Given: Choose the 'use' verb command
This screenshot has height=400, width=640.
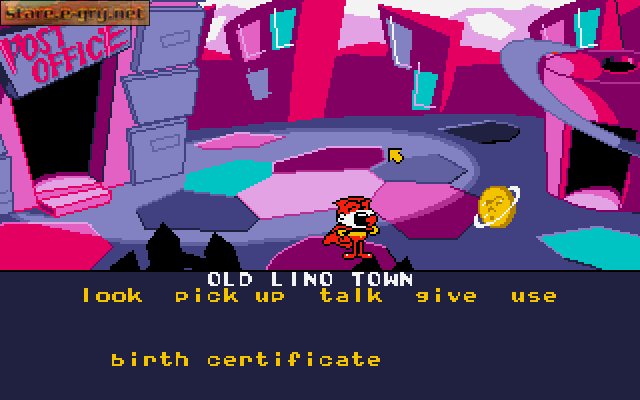Looking at the screenshot, I should [x=534, y=296].
